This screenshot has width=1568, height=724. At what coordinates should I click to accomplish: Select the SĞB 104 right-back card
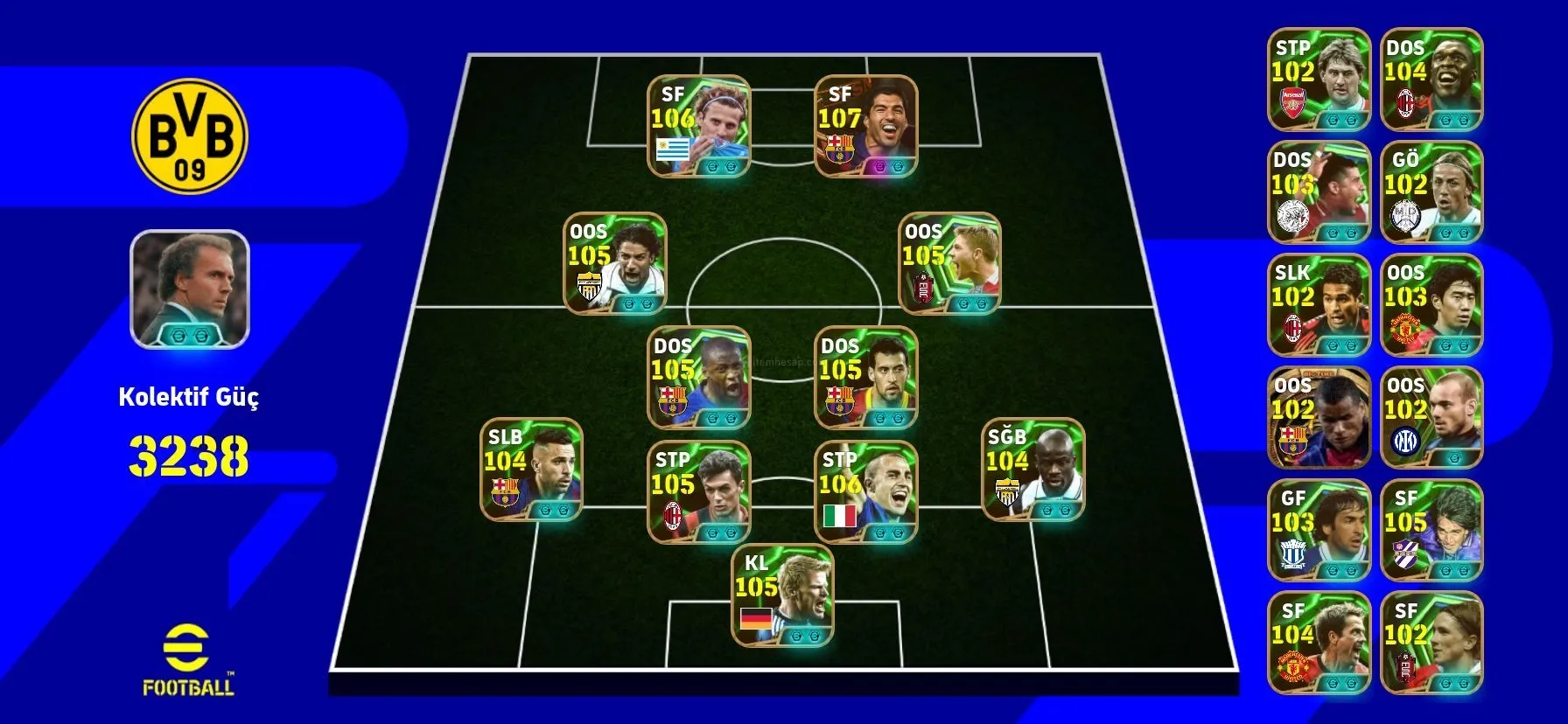(1033, 470)
